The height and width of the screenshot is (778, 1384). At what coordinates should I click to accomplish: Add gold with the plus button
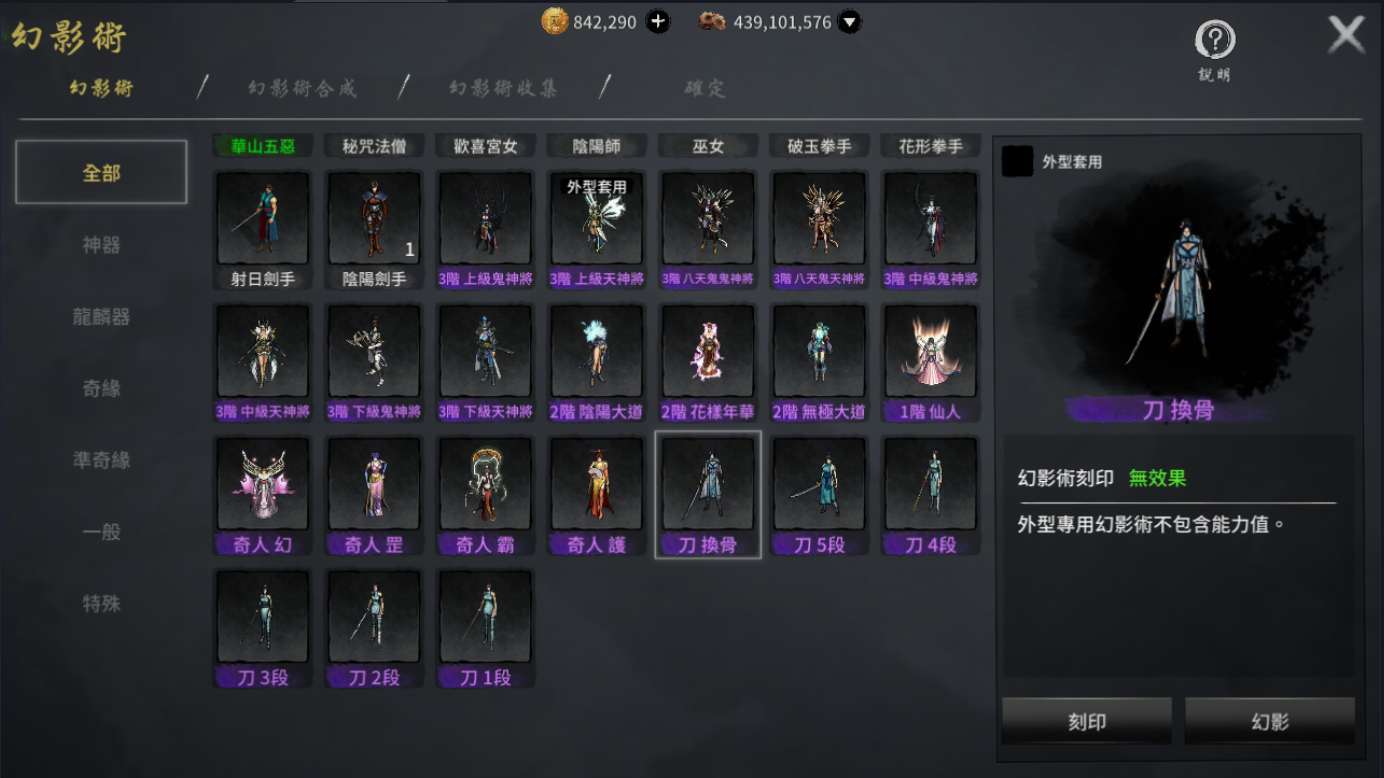658,21
